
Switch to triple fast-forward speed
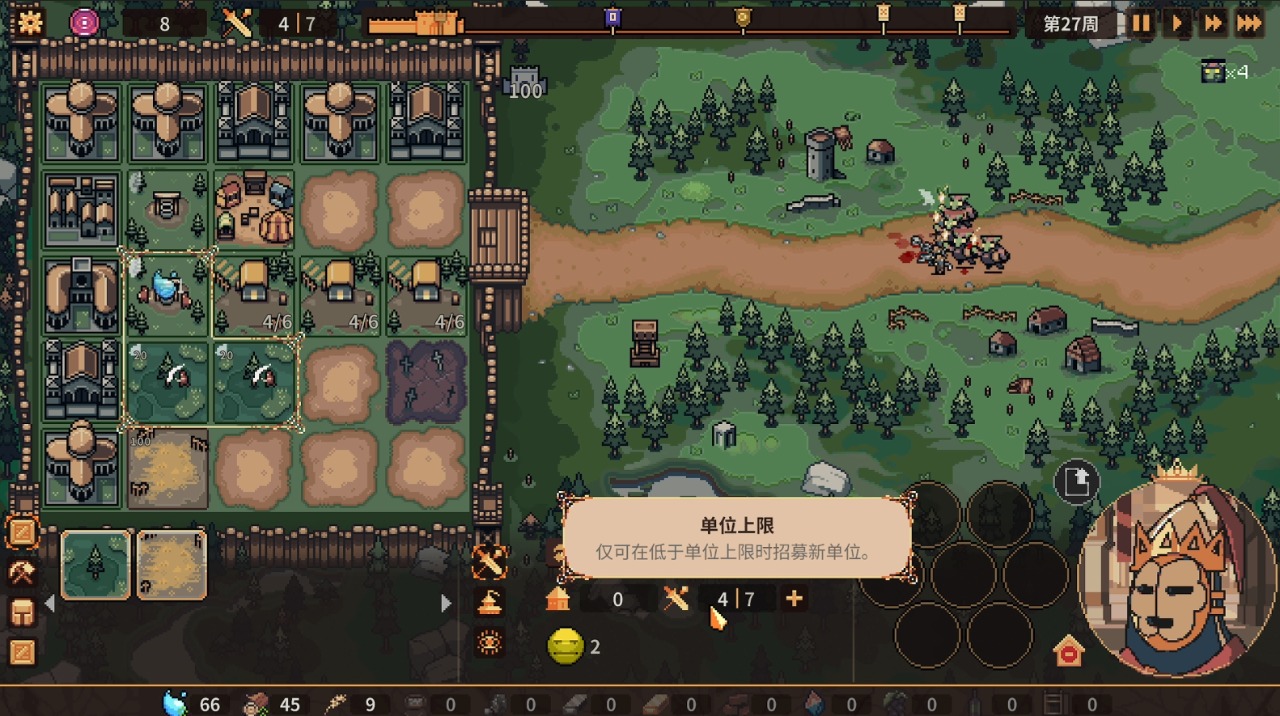[1250, 23]
